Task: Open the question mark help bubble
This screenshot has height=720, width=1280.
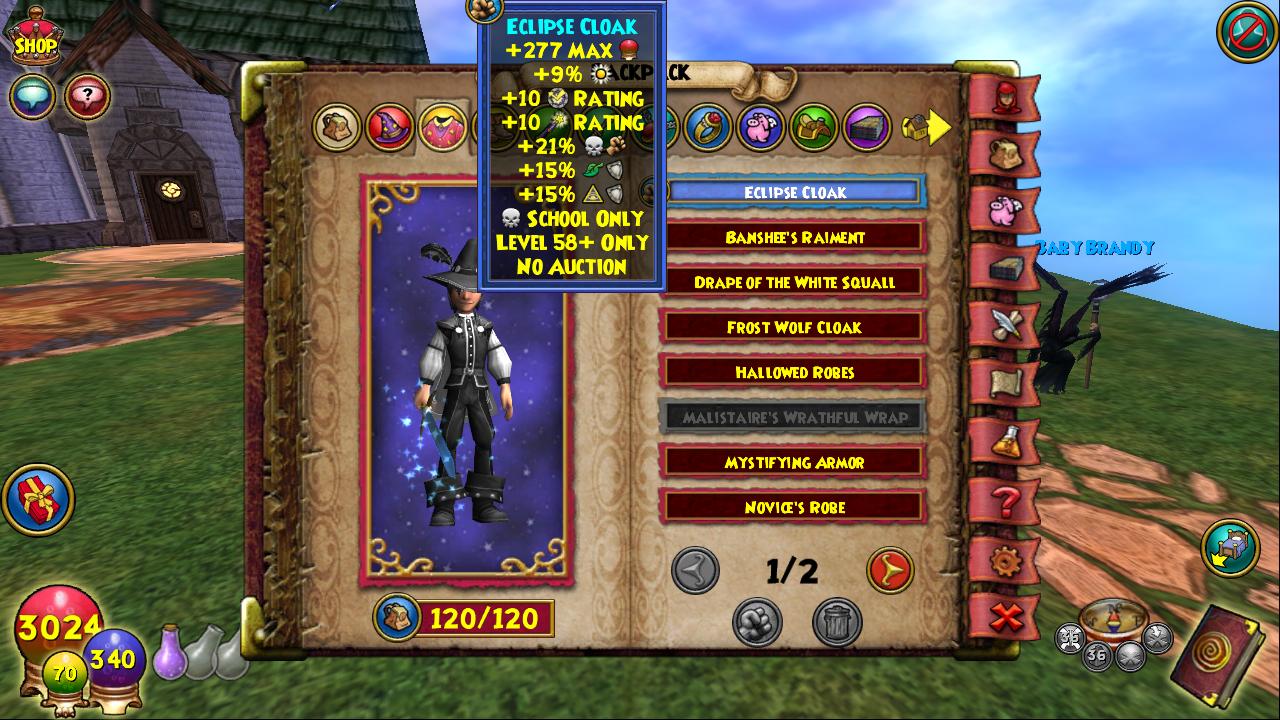Action: [x=88, y=97]
